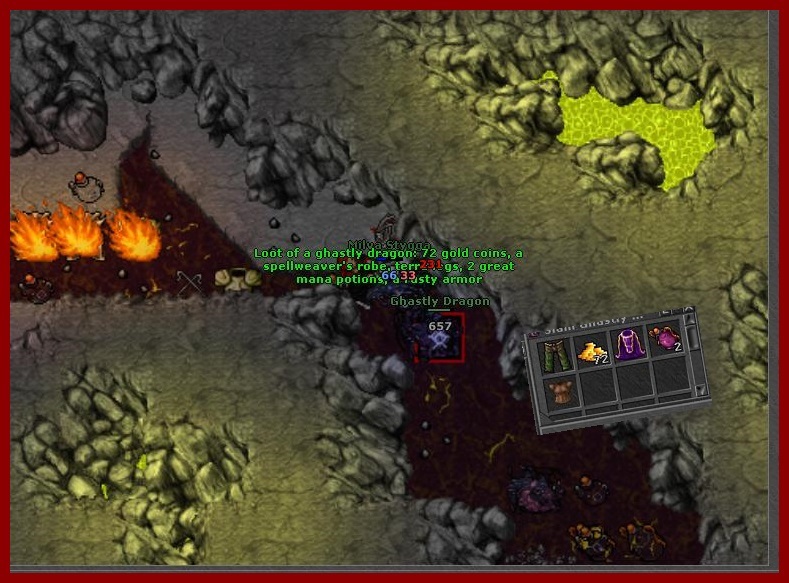Take the purple spellweaver's robe

coord(628,345)
